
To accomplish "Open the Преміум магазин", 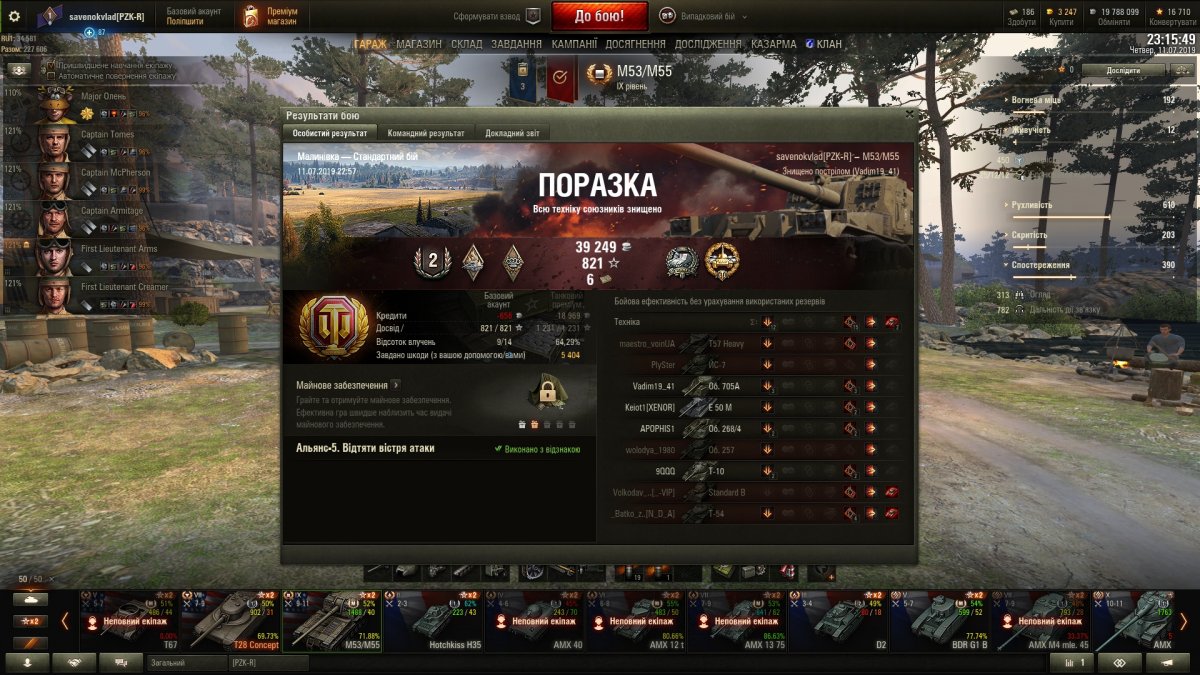I will pos(267,16).
